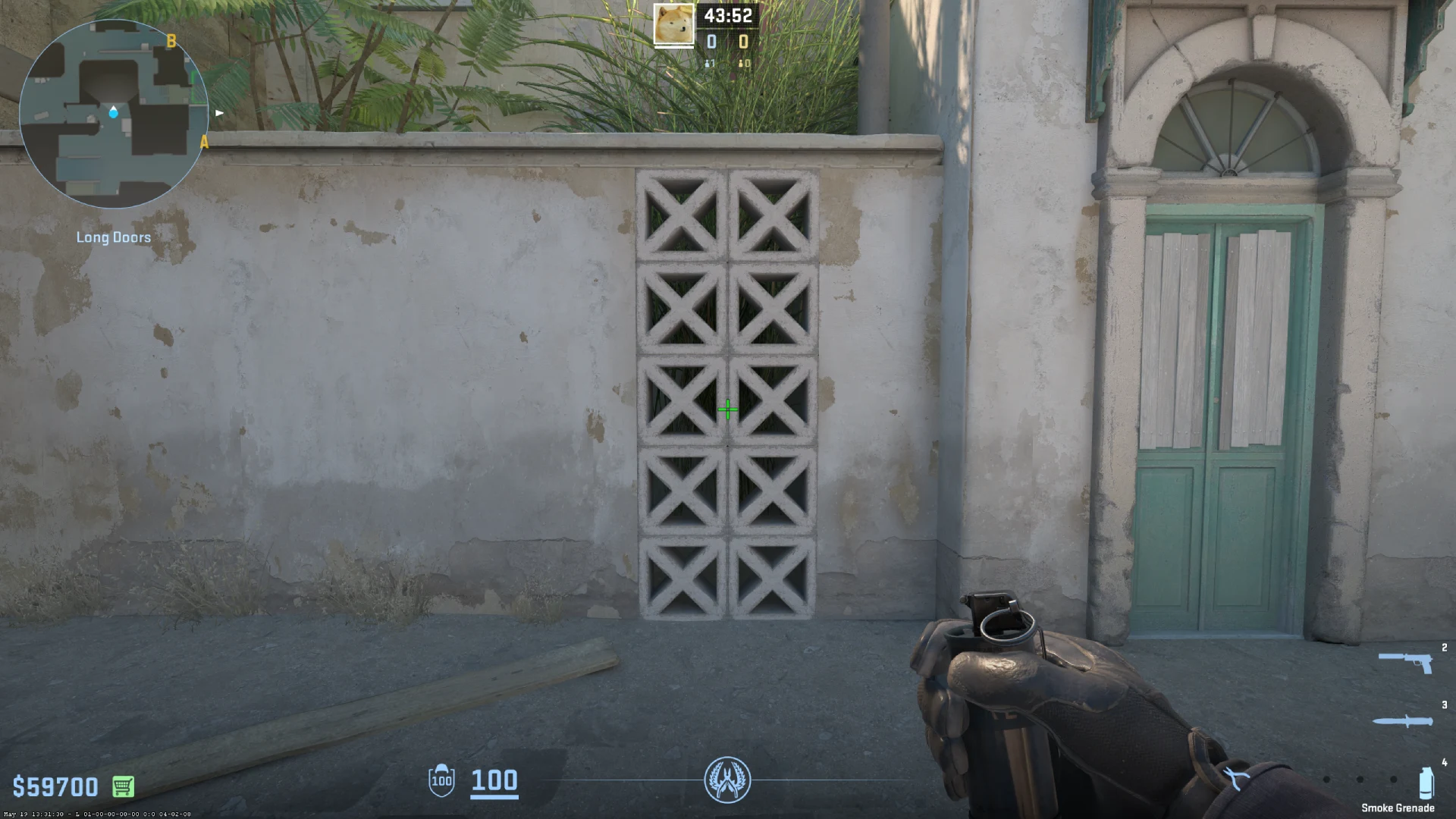Click the doge avatar above the timer

[673, 25]
